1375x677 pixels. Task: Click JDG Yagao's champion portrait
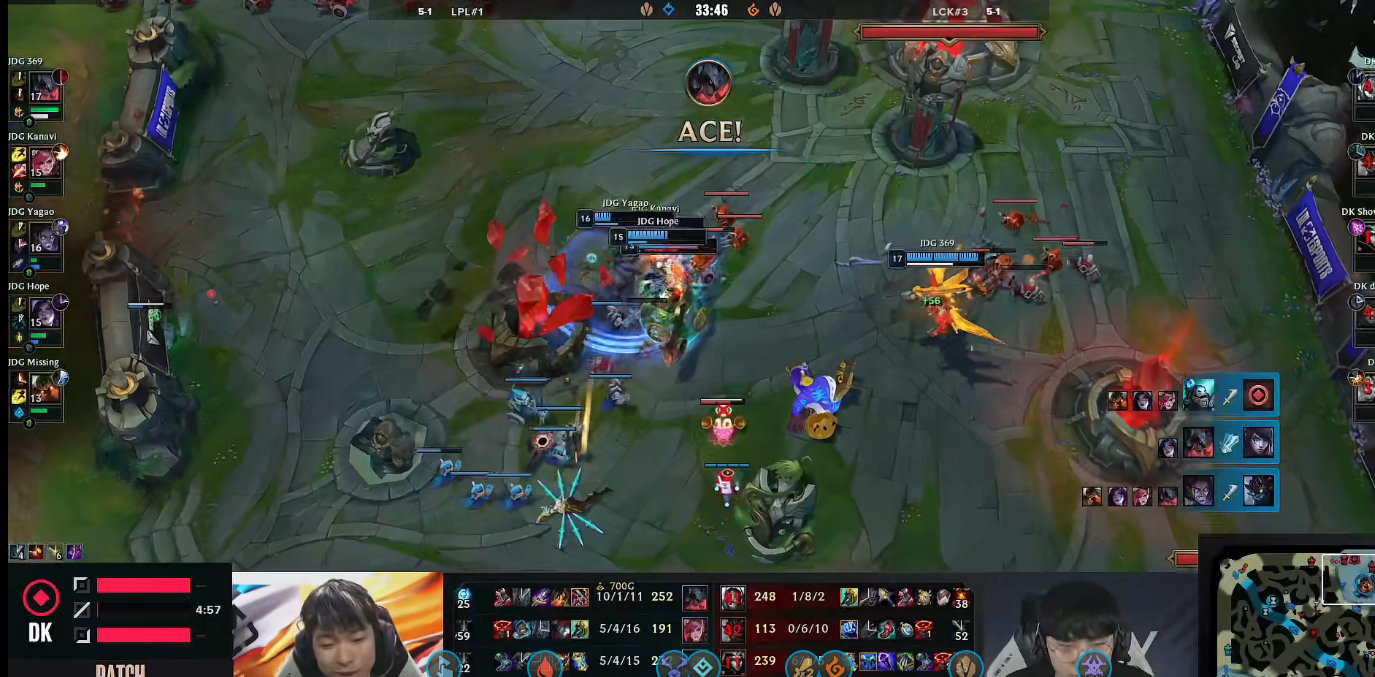[x=45, y=237]
